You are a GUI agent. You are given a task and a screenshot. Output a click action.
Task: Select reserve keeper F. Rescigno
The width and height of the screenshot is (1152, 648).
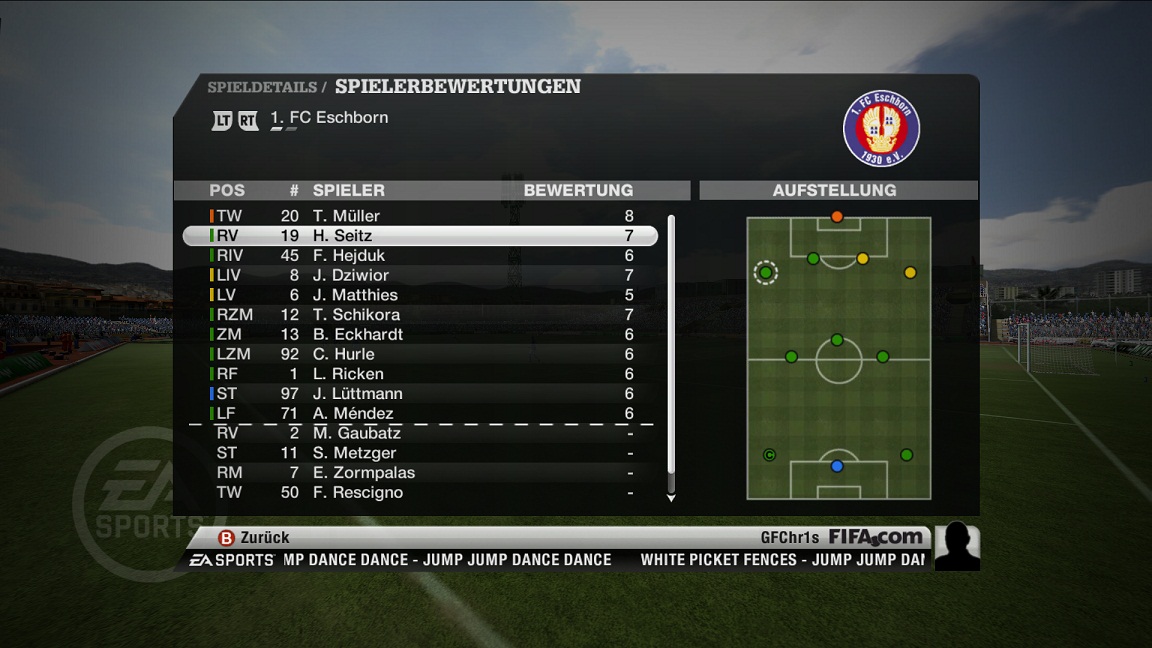420,493
